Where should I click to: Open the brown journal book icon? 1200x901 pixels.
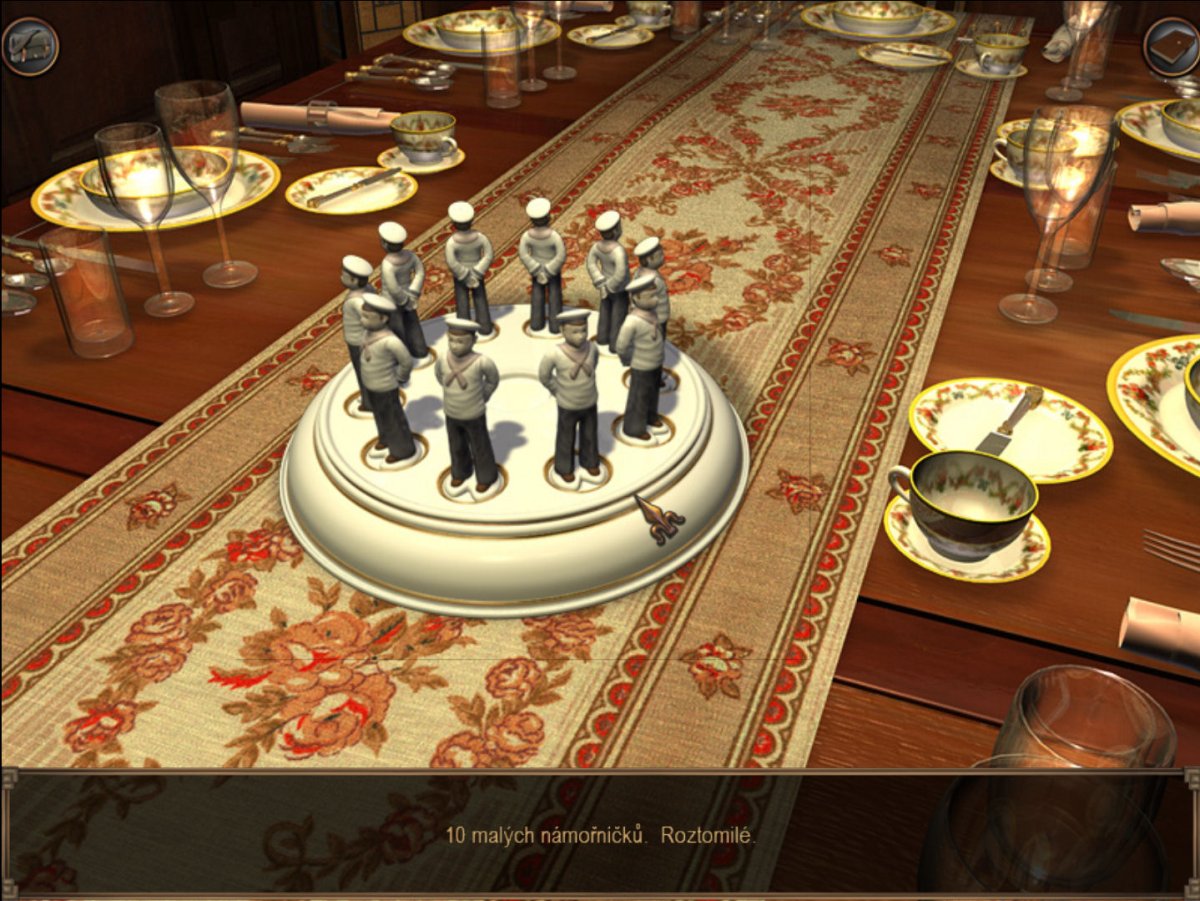[x=1171, y=46]
